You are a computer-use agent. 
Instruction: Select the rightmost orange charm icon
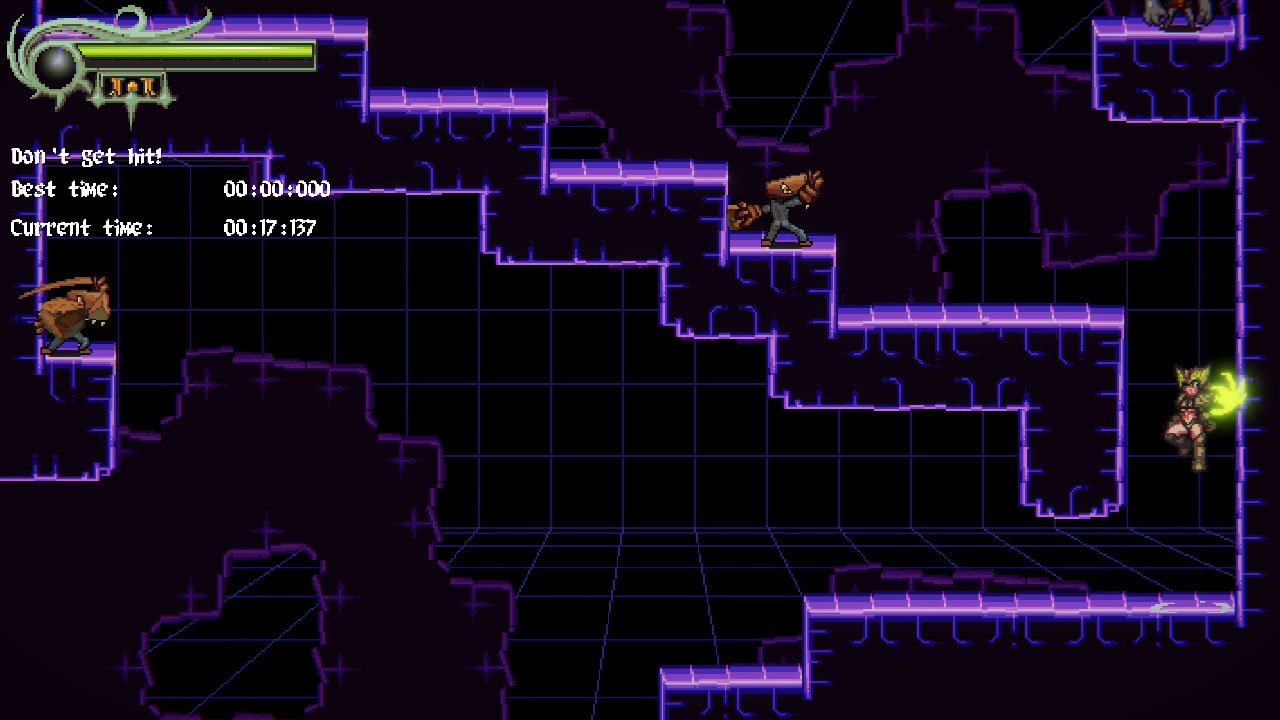148,85
